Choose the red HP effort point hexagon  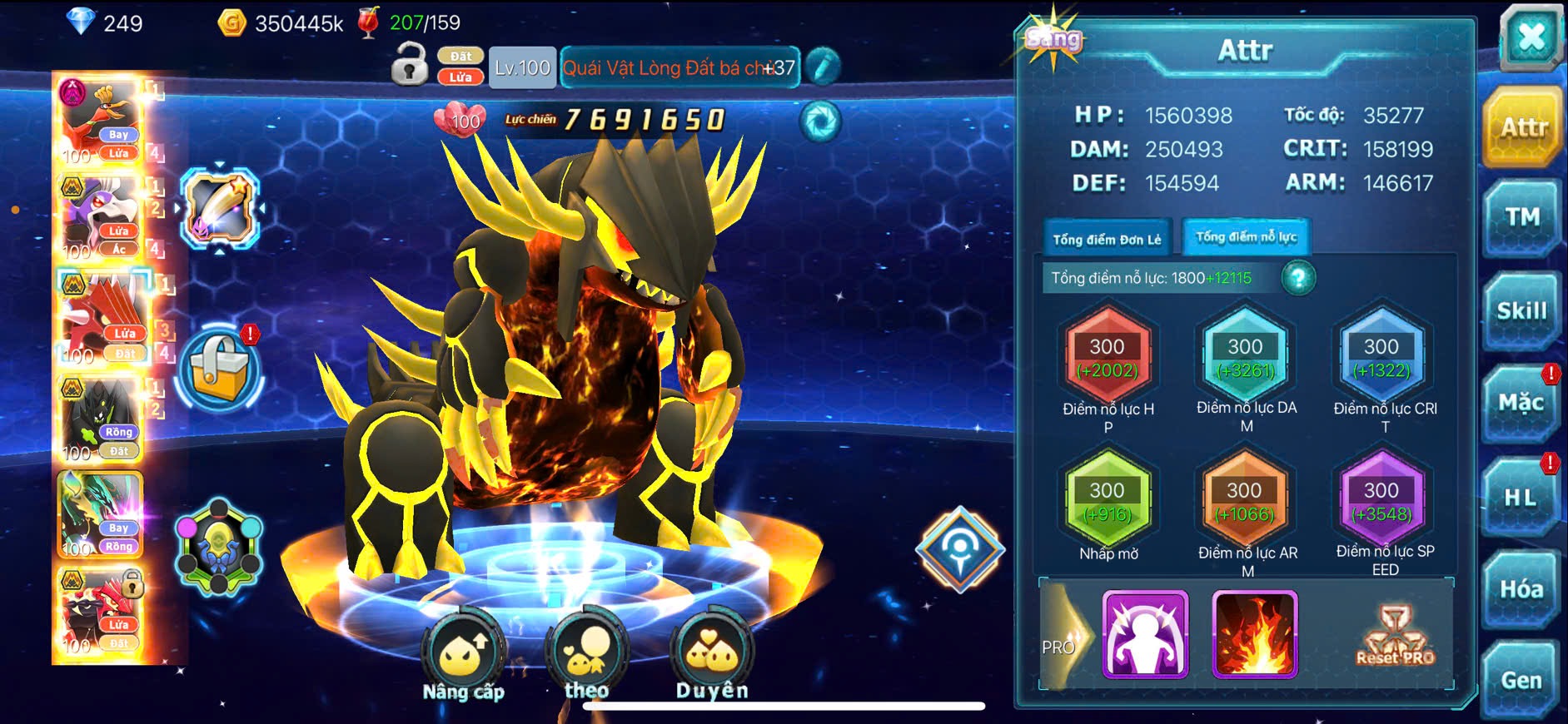[x=1108, y=357]
